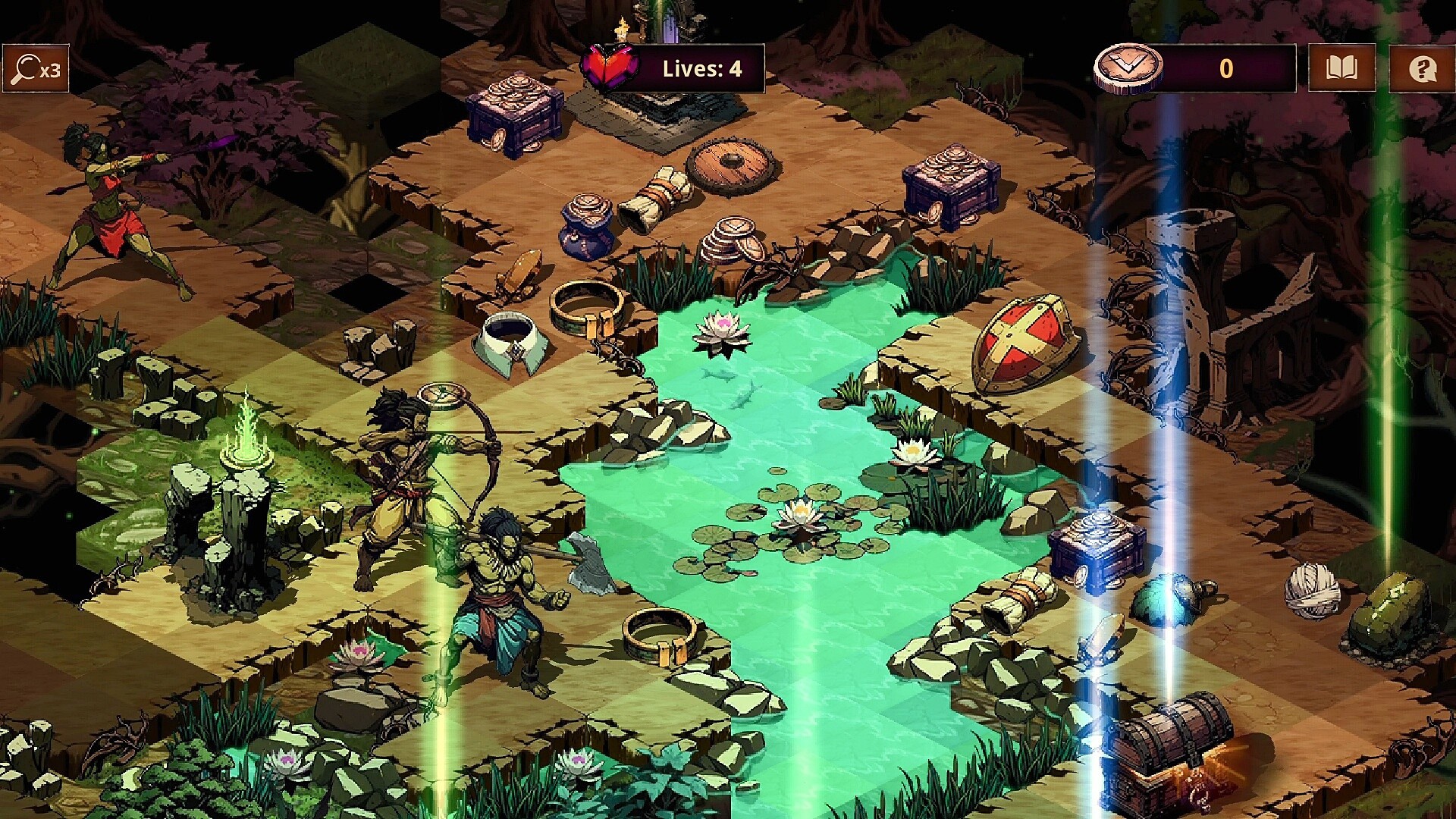Select the round wooden shield at the top

[x=733, y=164]
